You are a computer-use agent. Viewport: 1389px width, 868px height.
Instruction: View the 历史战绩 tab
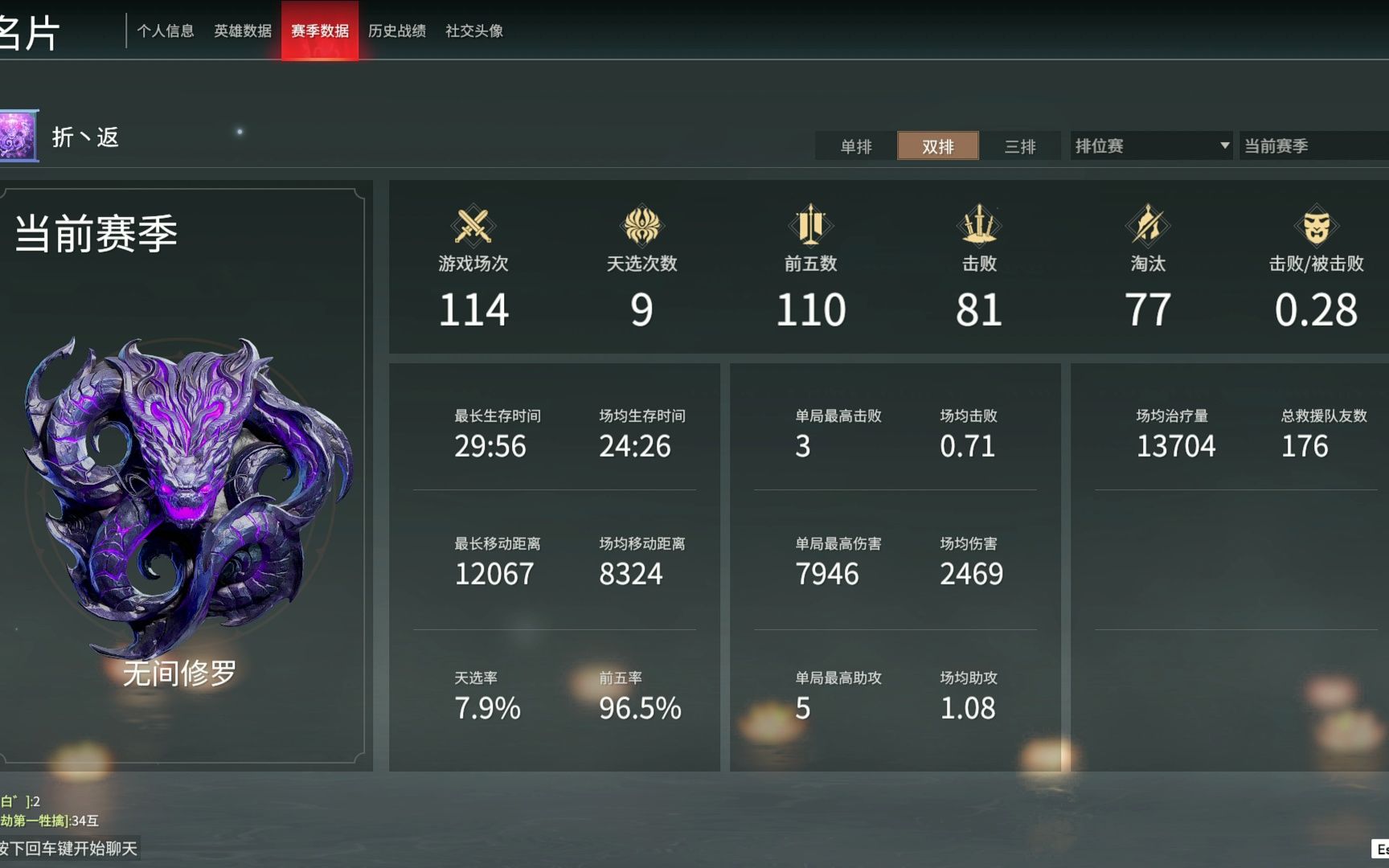(397, 31)
